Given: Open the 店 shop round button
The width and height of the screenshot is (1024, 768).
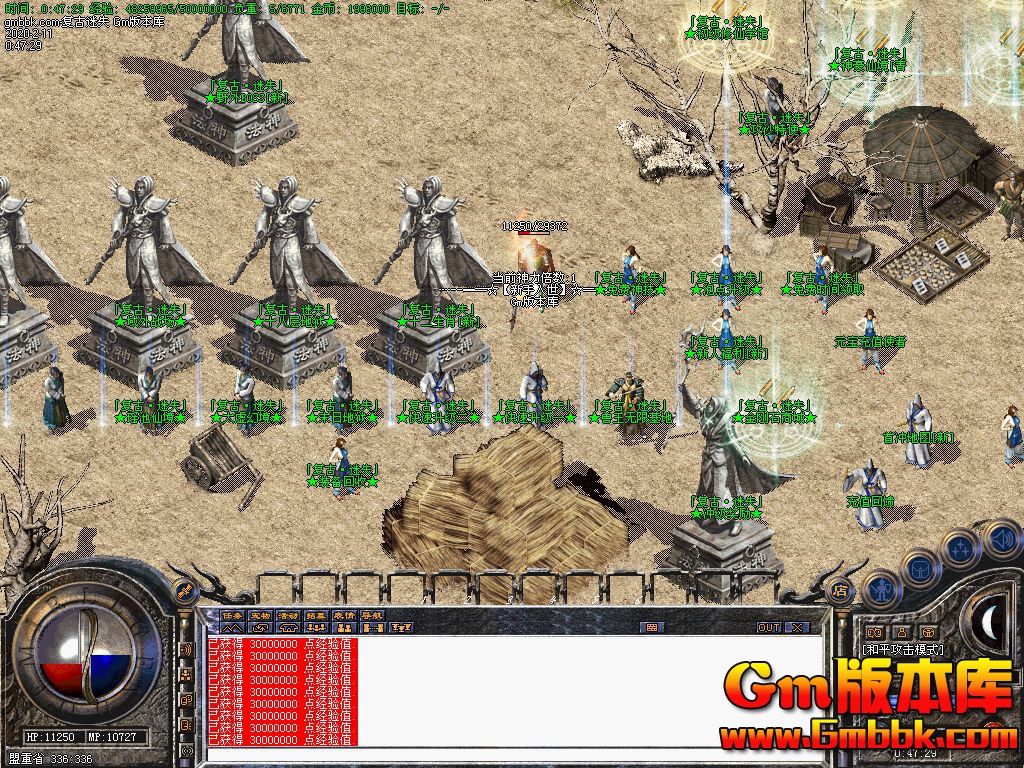Looking at the screenshot, I should [x=843, y=592].
